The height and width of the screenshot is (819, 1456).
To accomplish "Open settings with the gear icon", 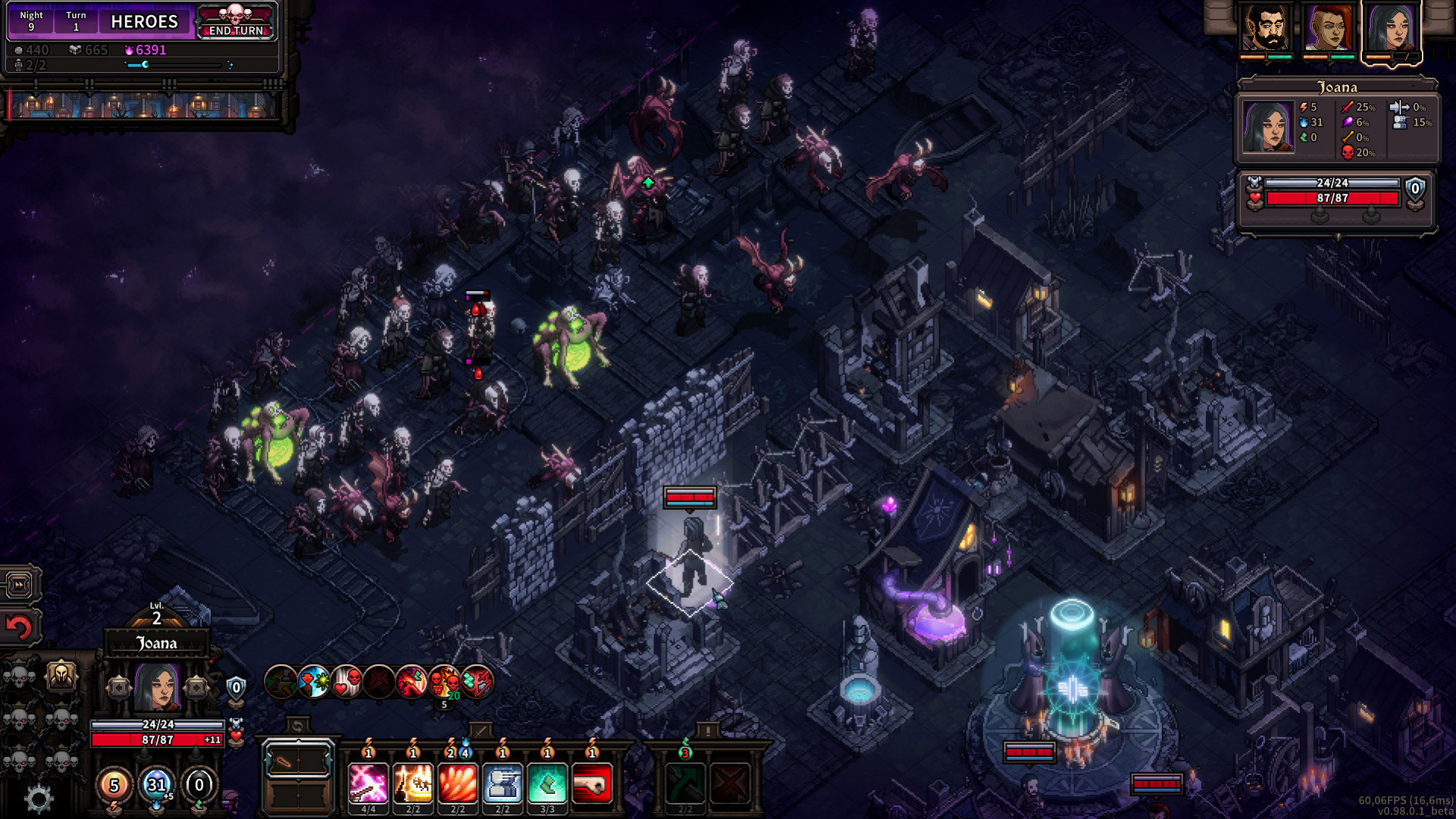I will [x=39, y=798].
